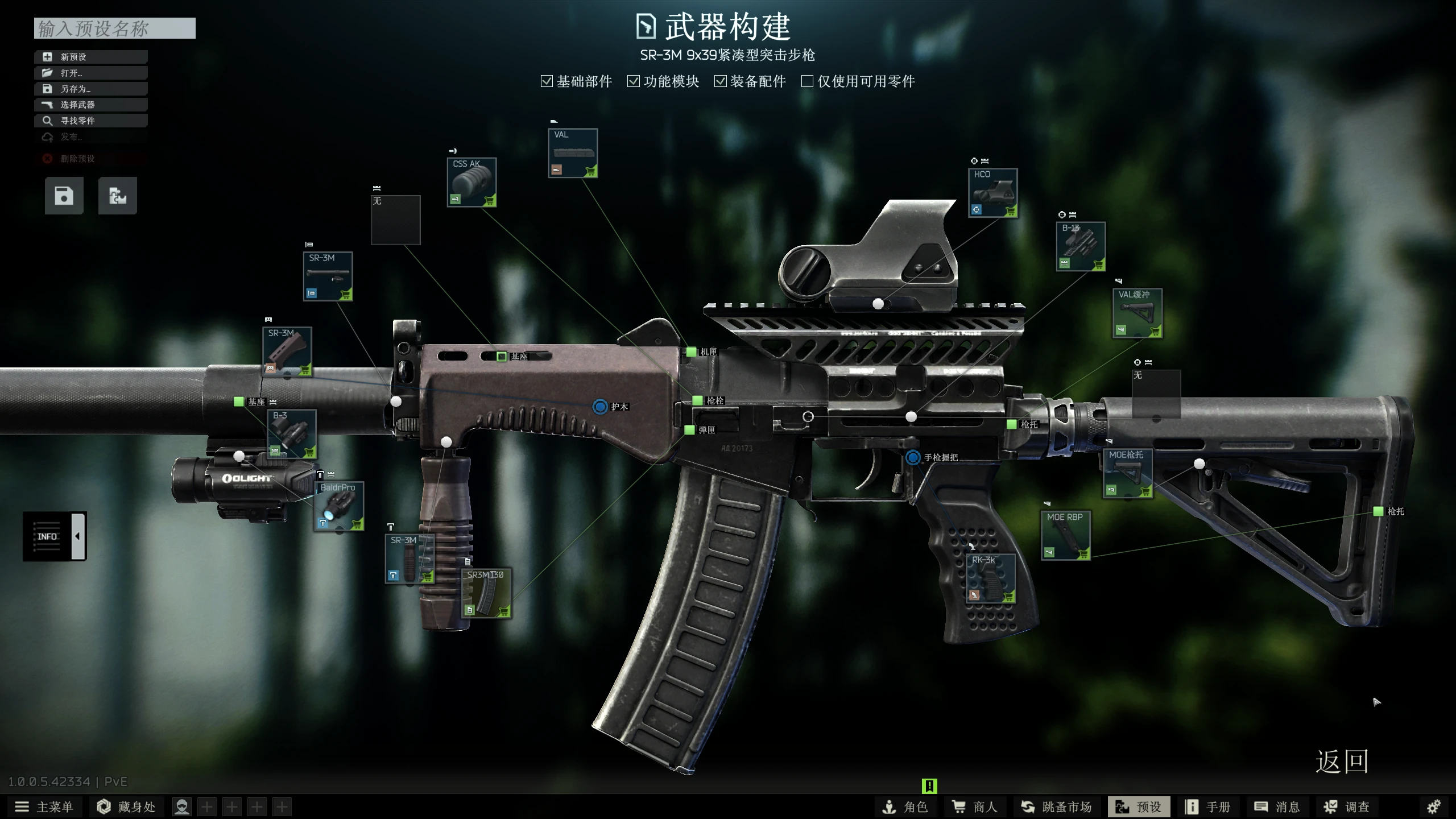
Task: Open the 主菜单 main menu
Action: point(43,806)
